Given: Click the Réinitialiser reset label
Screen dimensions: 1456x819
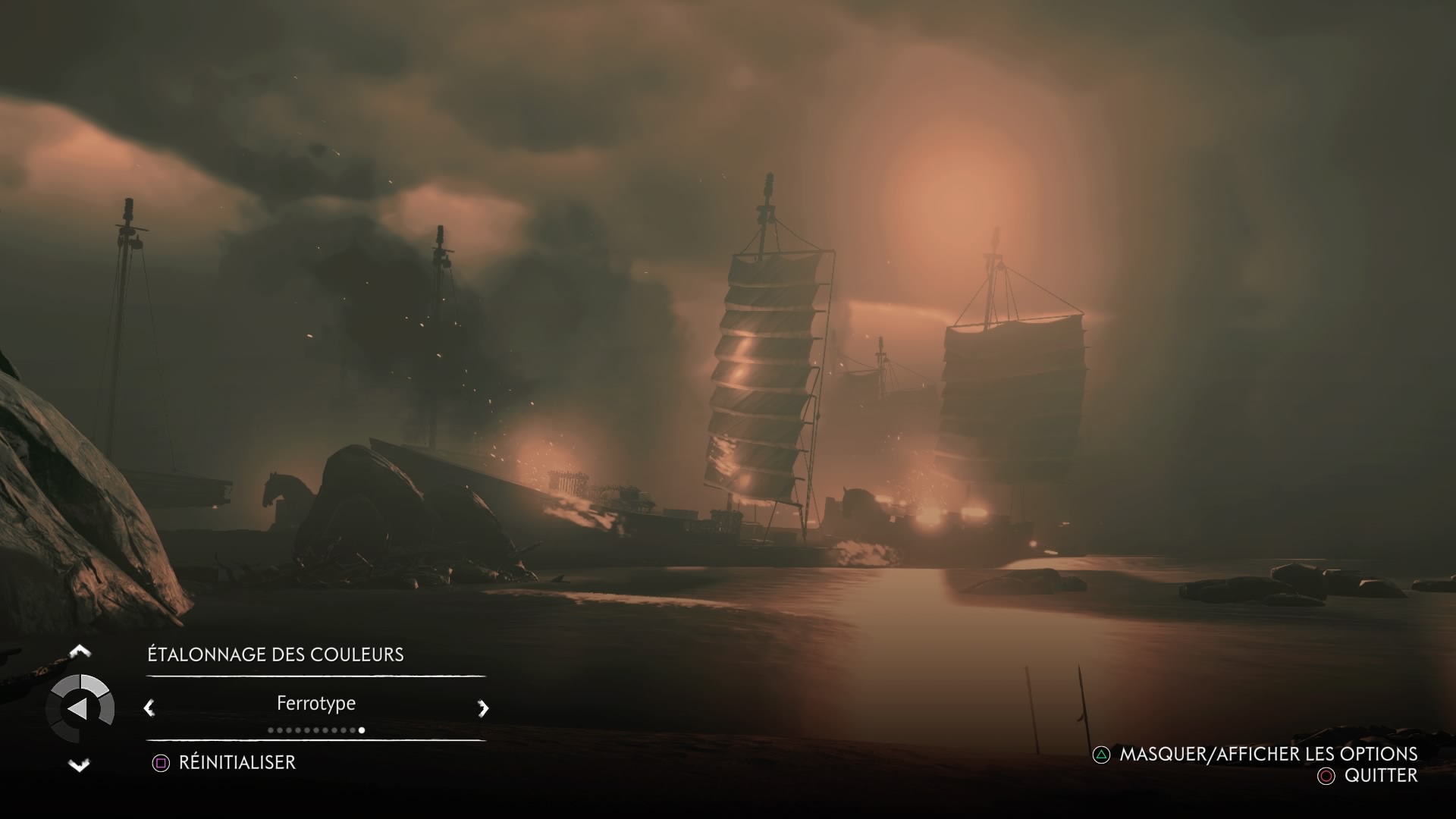Looking at the screenshot, I should [236, 762].
